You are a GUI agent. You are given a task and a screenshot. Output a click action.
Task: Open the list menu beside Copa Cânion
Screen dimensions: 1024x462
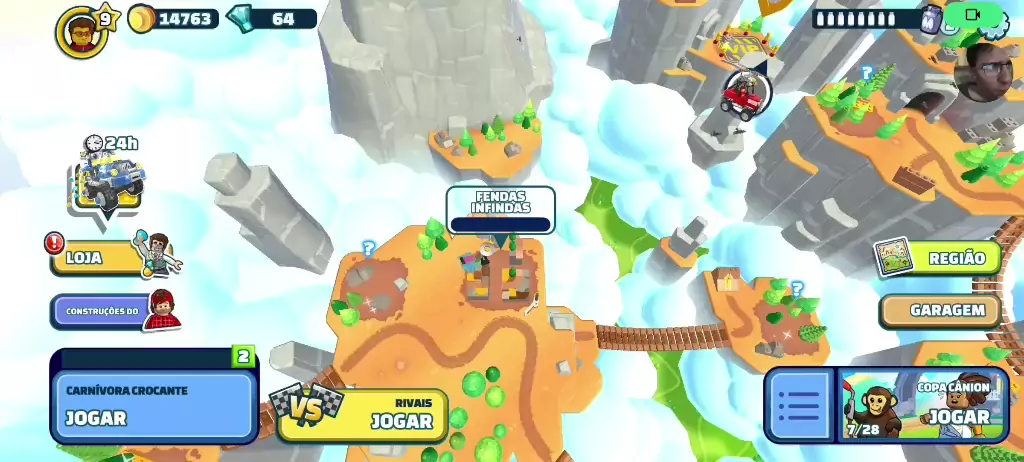[x=799, y=405]
